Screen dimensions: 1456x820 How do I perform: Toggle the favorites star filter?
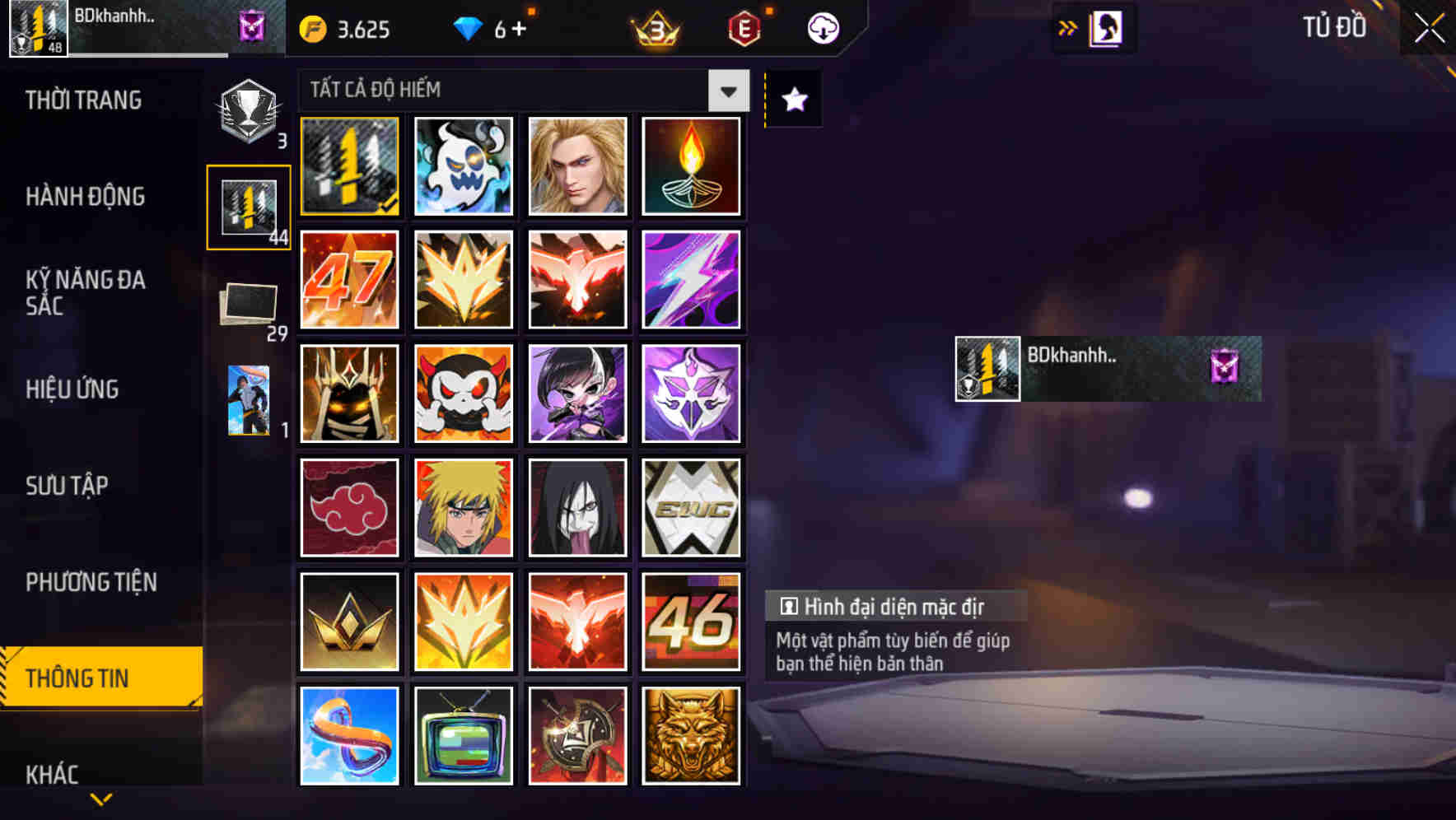792,100
